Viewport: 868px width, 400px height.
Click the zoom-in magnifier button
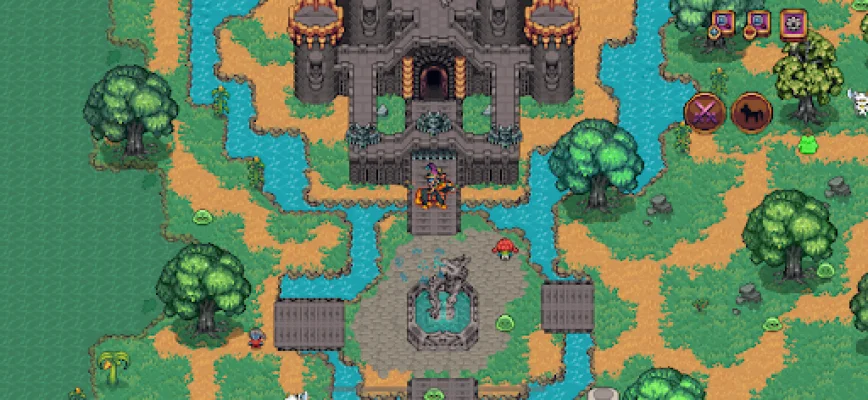click(722, 22)
